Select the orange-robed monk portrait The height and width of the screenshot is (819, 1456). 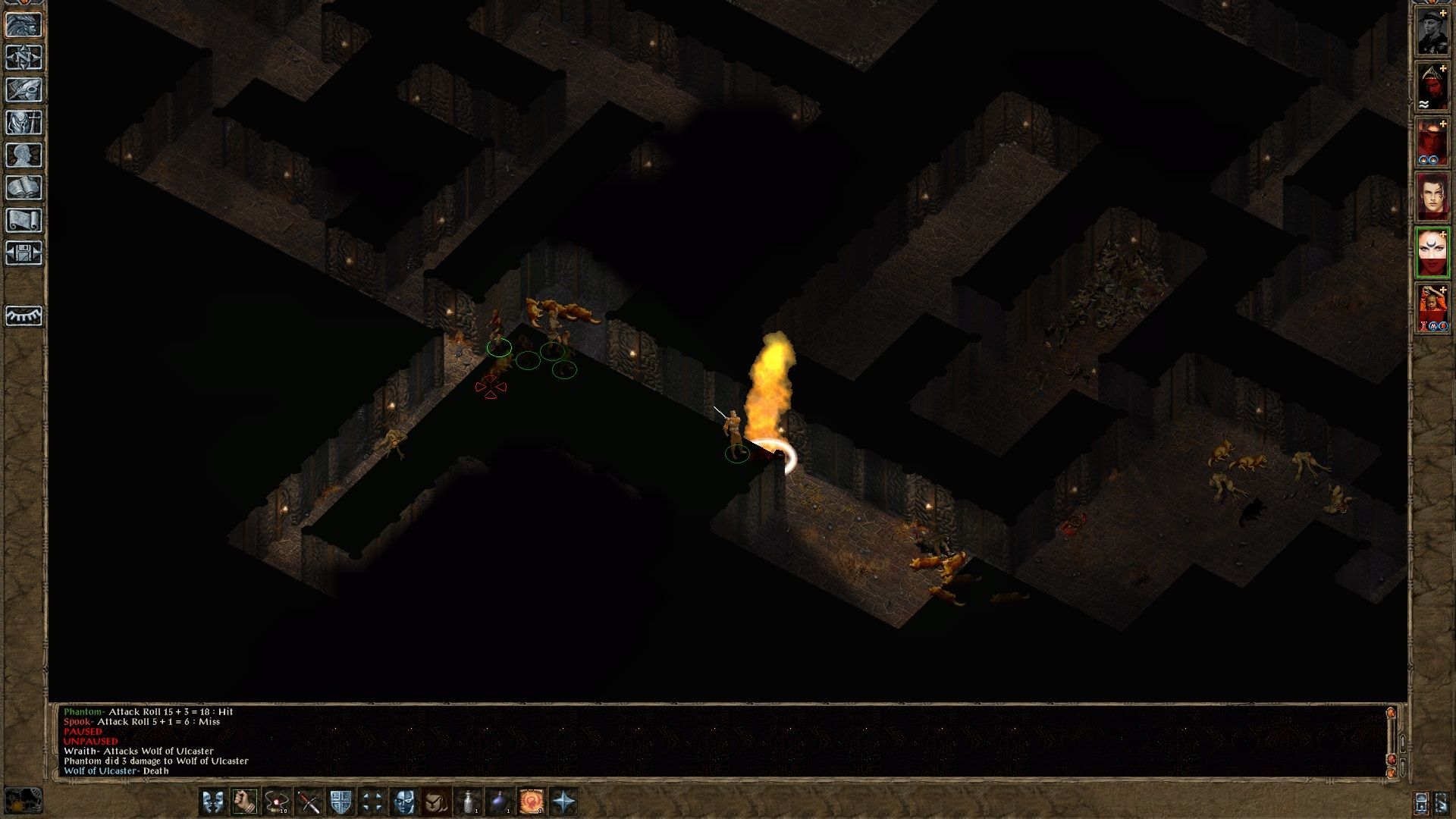coord(1432,308)
